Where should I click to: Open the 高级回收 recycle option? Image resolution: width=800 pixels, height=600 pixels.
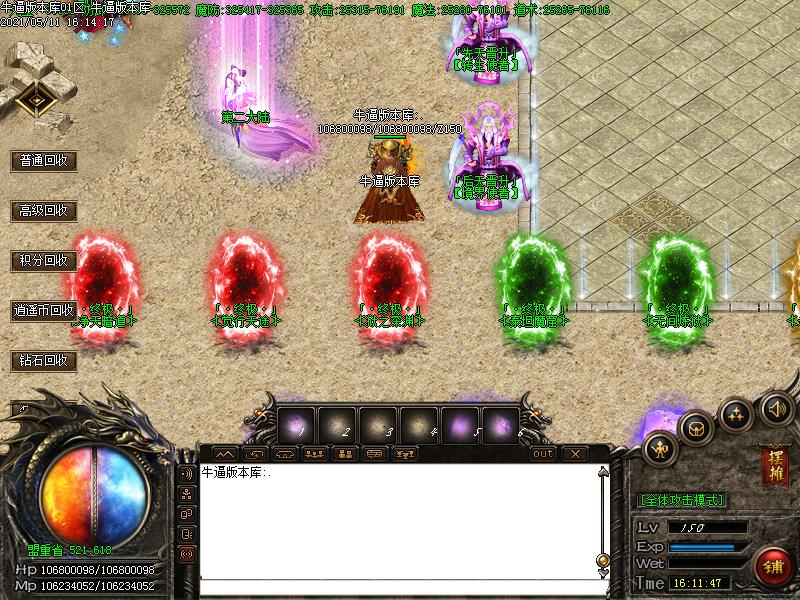click(x=44, y=210)
